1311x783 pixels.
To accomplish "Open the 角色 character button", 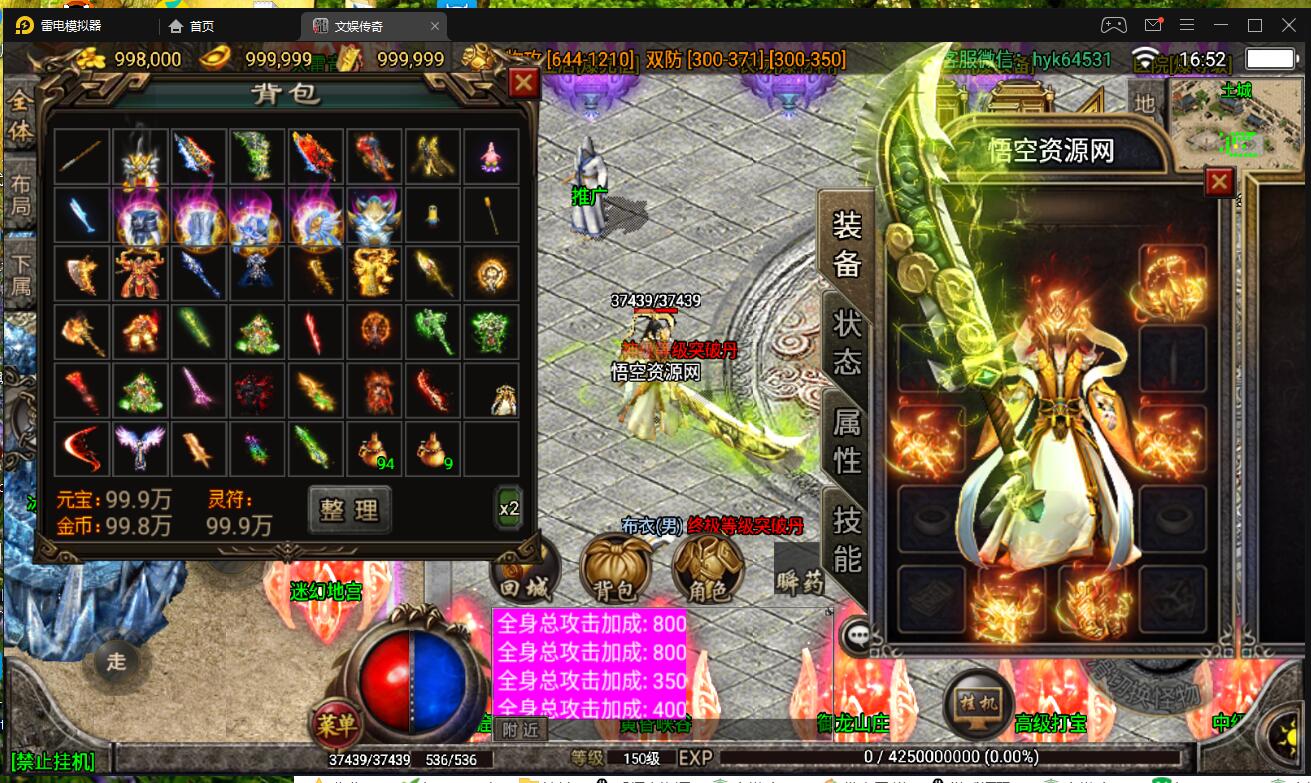I will coord(707,572).
